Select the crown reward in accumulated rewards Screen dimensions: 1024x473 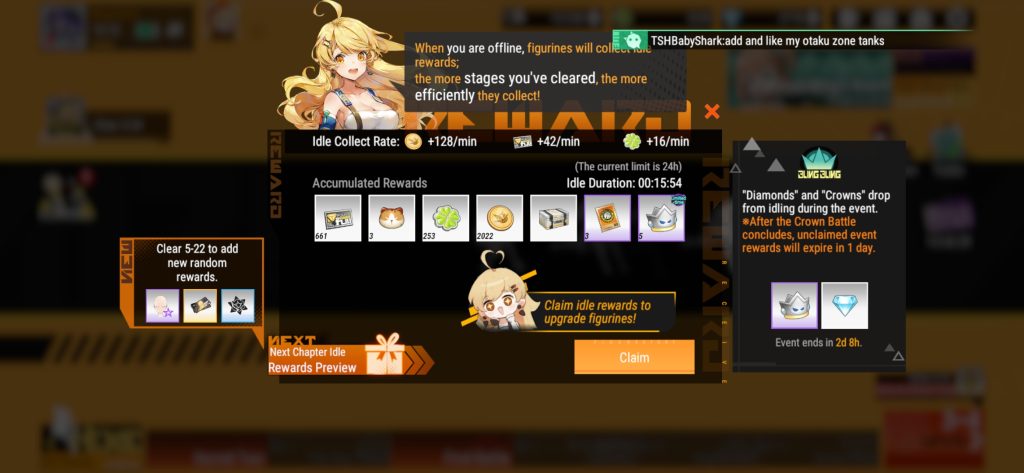pos(661,218)
